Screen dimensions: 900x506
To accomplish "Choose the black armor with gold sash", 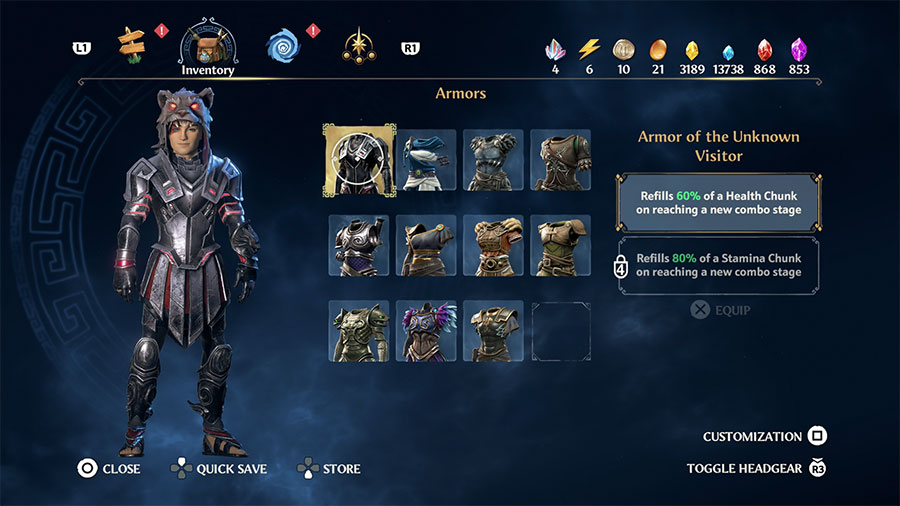I will [x=426, y=245].
